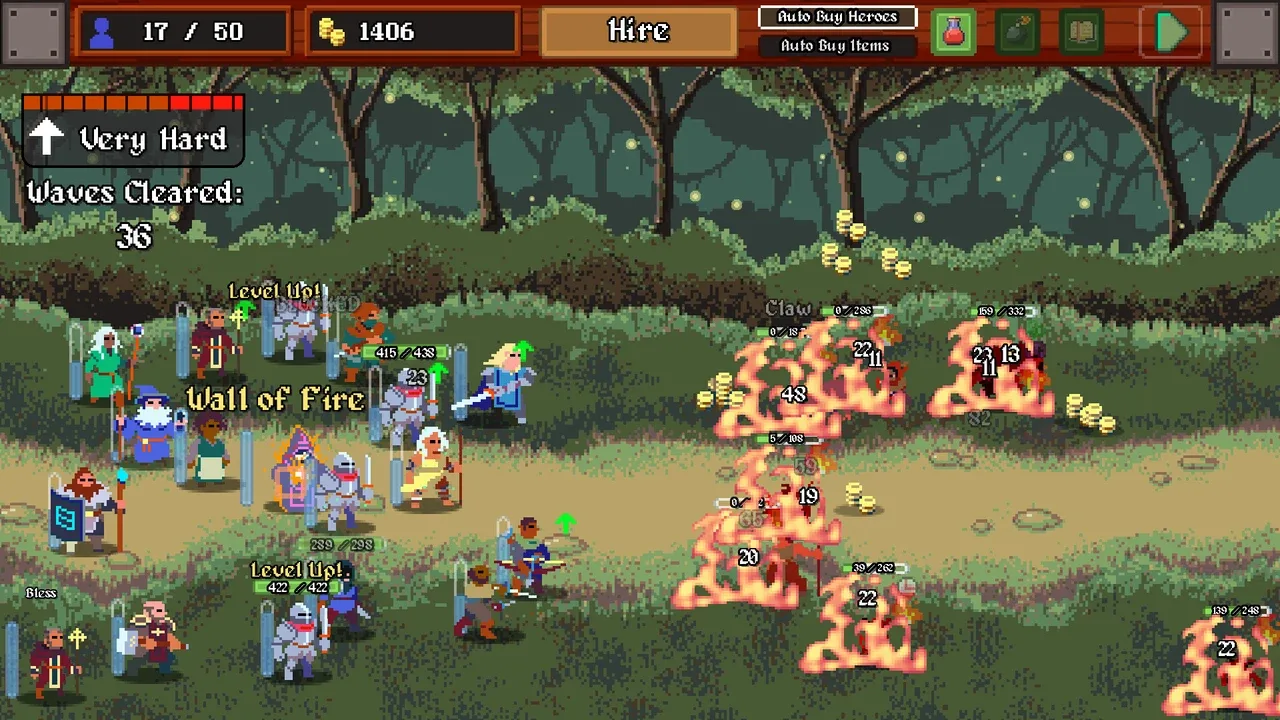
Task: Toggle Auto Buy Items
Action: (835, 46)
